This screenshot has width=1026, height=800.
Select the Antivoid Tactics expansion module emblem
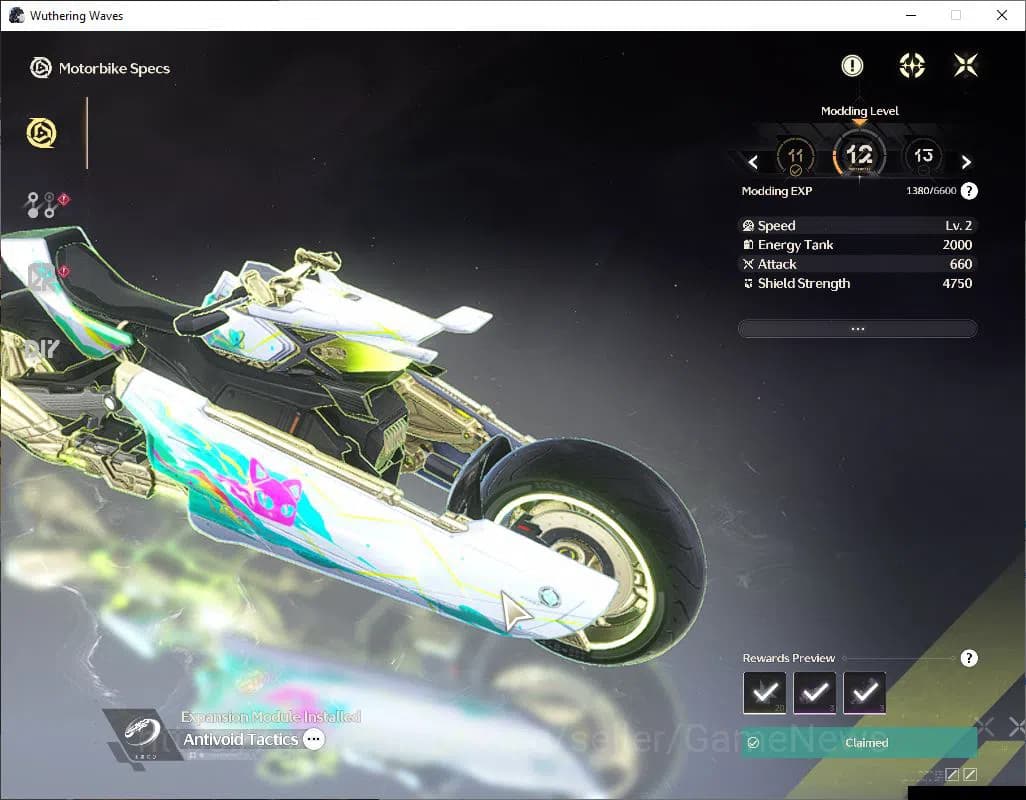(x=135, y=737)
